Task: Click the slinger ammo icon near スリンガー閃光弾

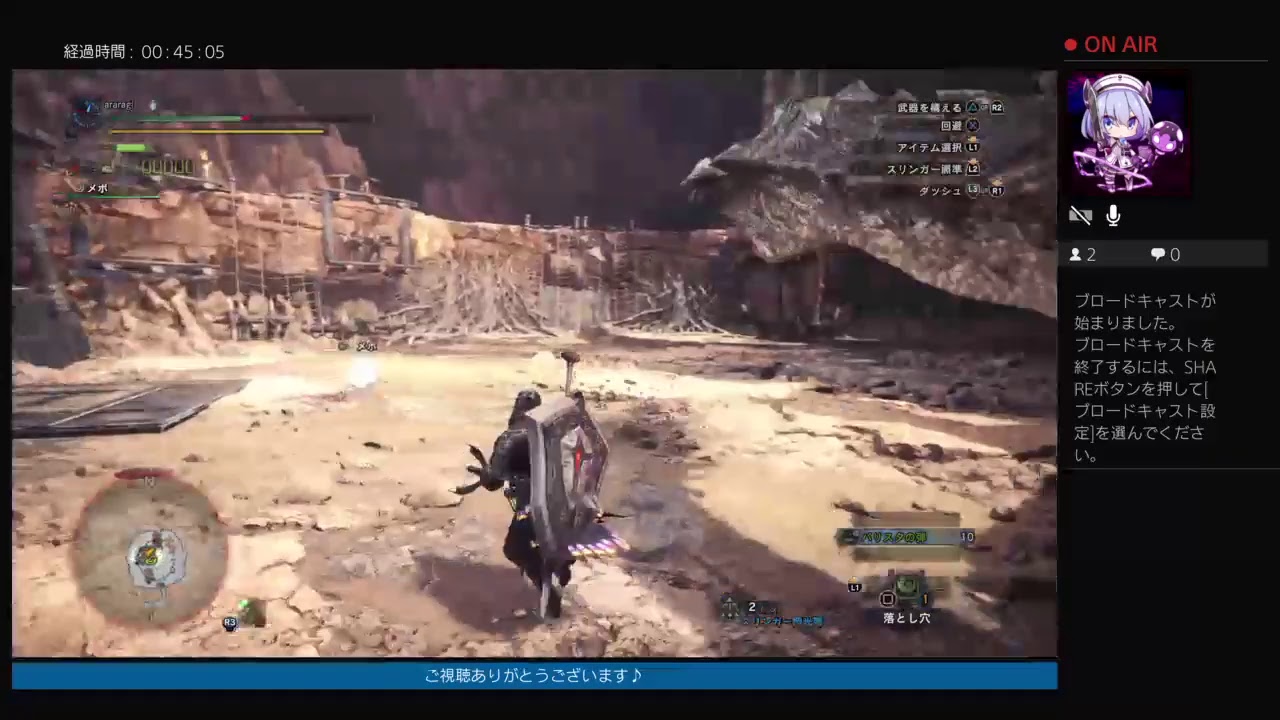Action: (x=729, y=608)
